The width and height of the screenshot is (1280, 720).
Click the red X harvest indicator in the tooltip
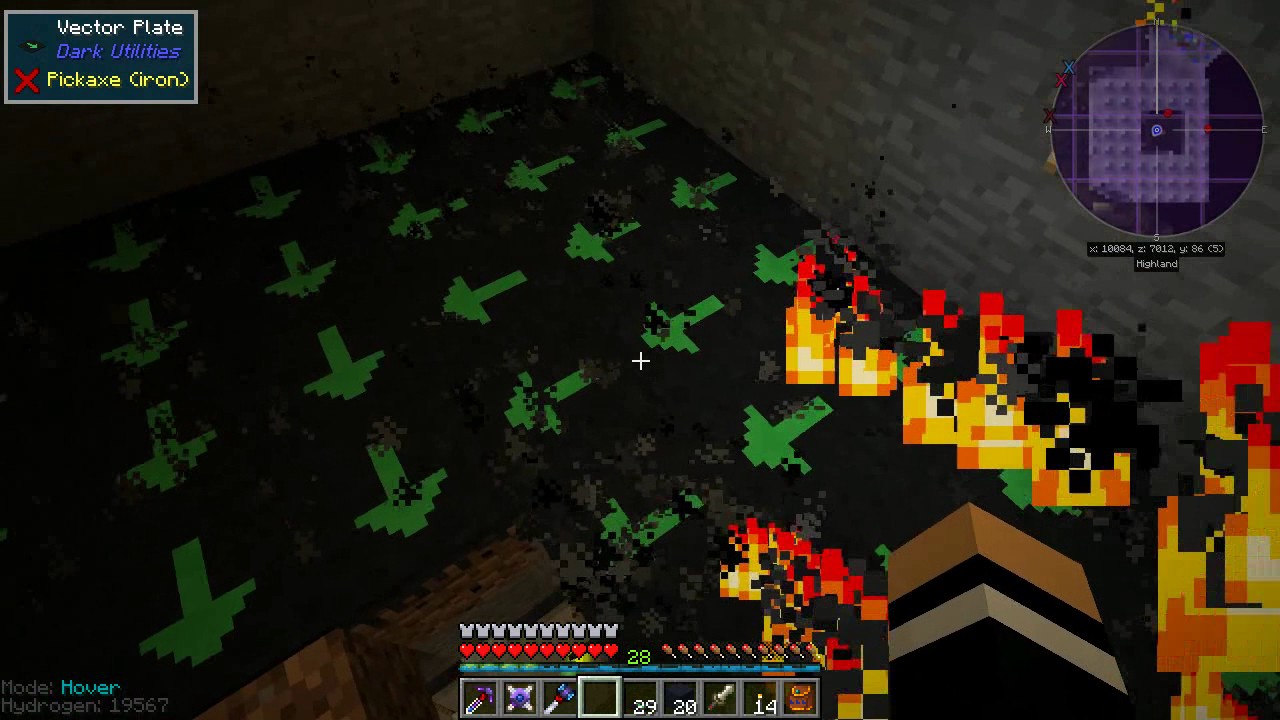26,80
